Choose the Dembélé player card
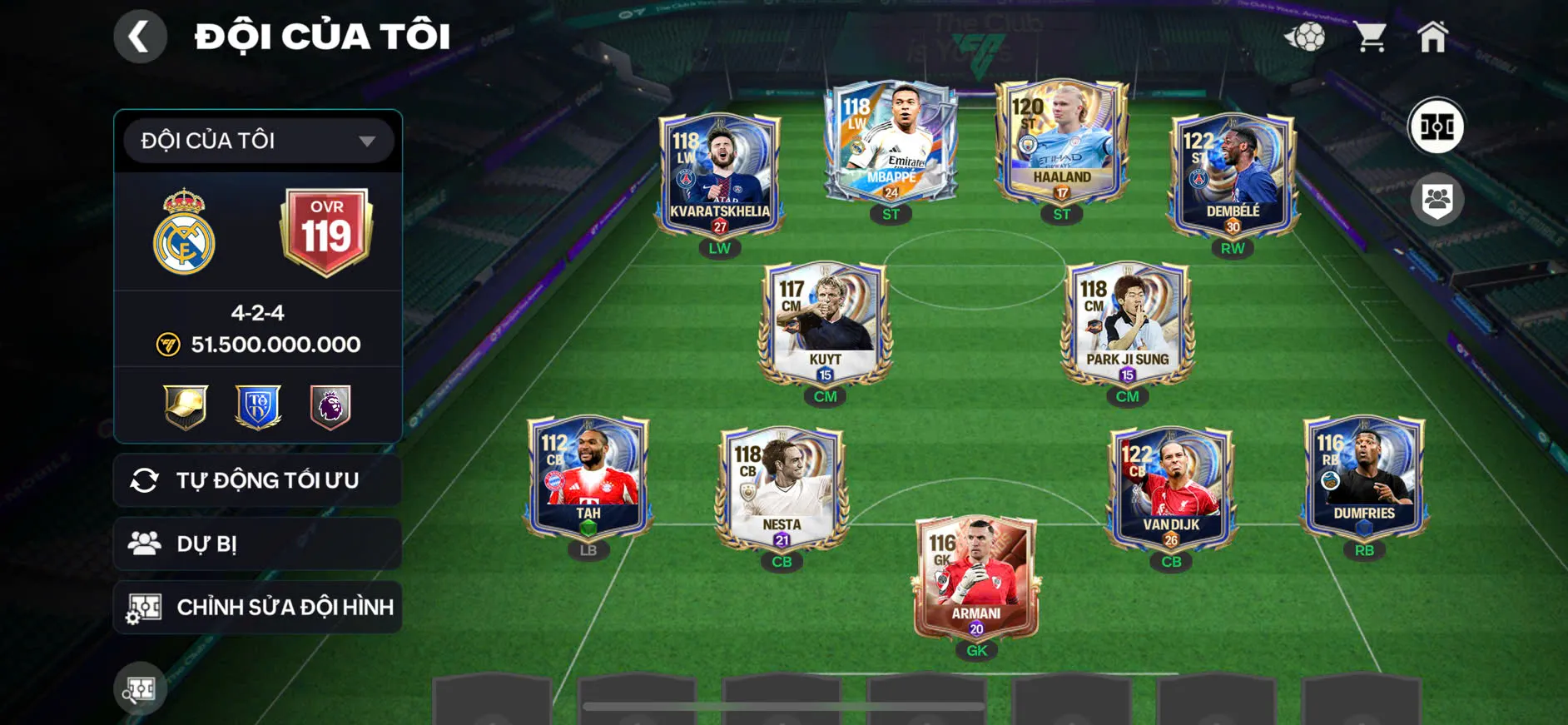Screen dimensions: 1568x725 [1233, 175]
